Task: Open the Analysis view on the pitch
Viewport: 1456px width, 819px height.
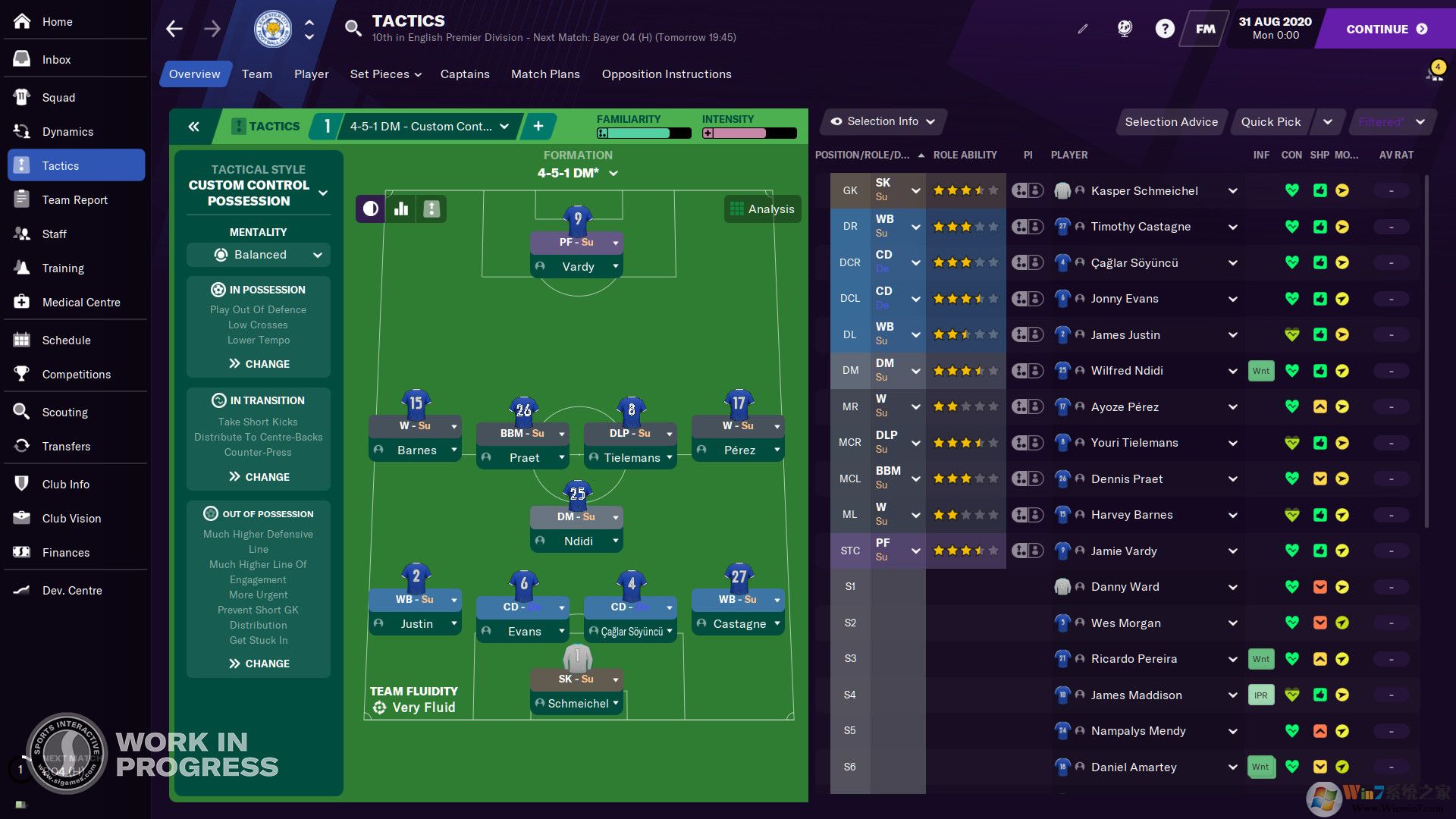Action: (x=762, y=209)
